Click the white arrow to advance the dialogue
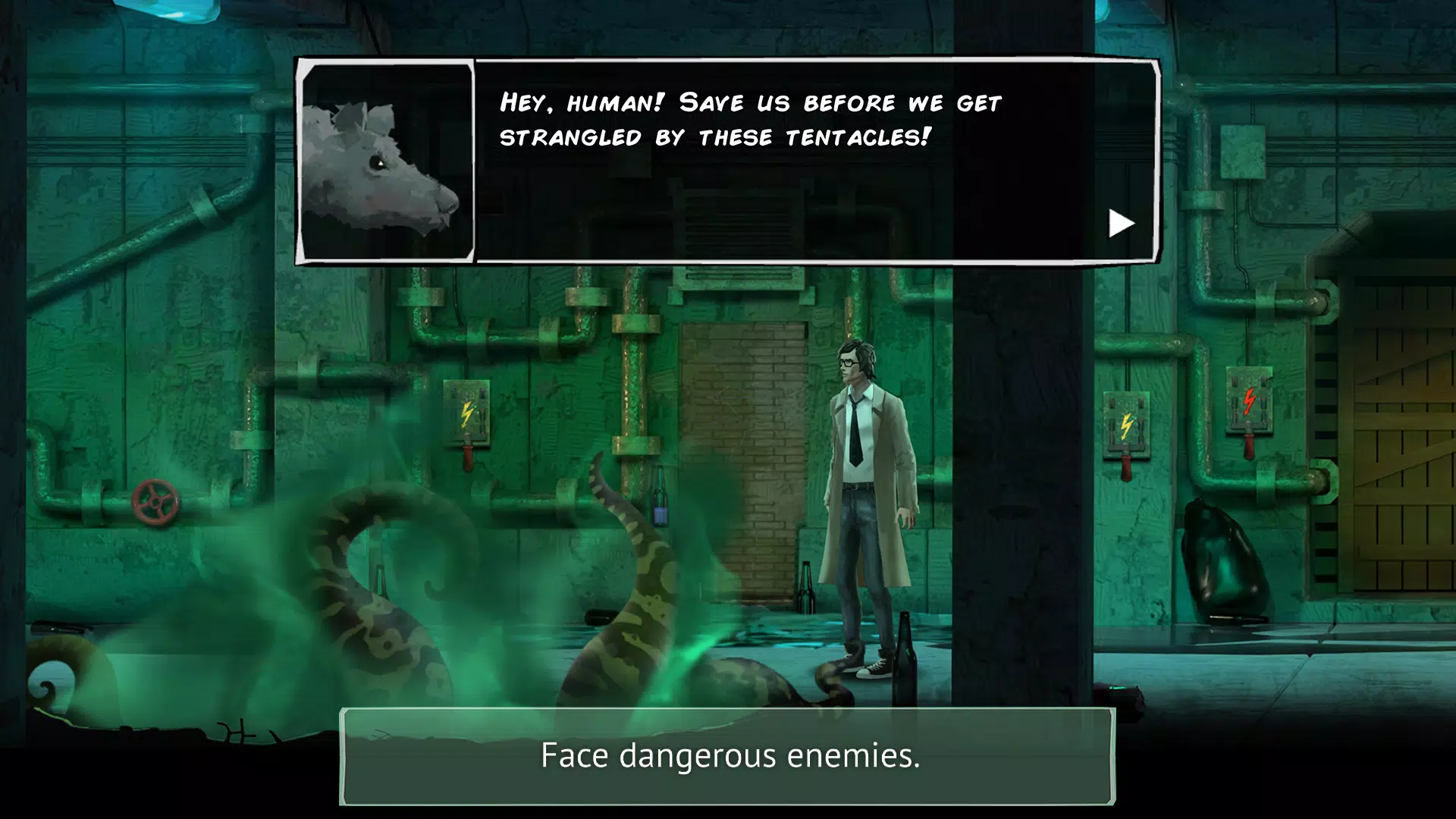This screenshot has width=1456, height=819. (x=1121, y=222)
